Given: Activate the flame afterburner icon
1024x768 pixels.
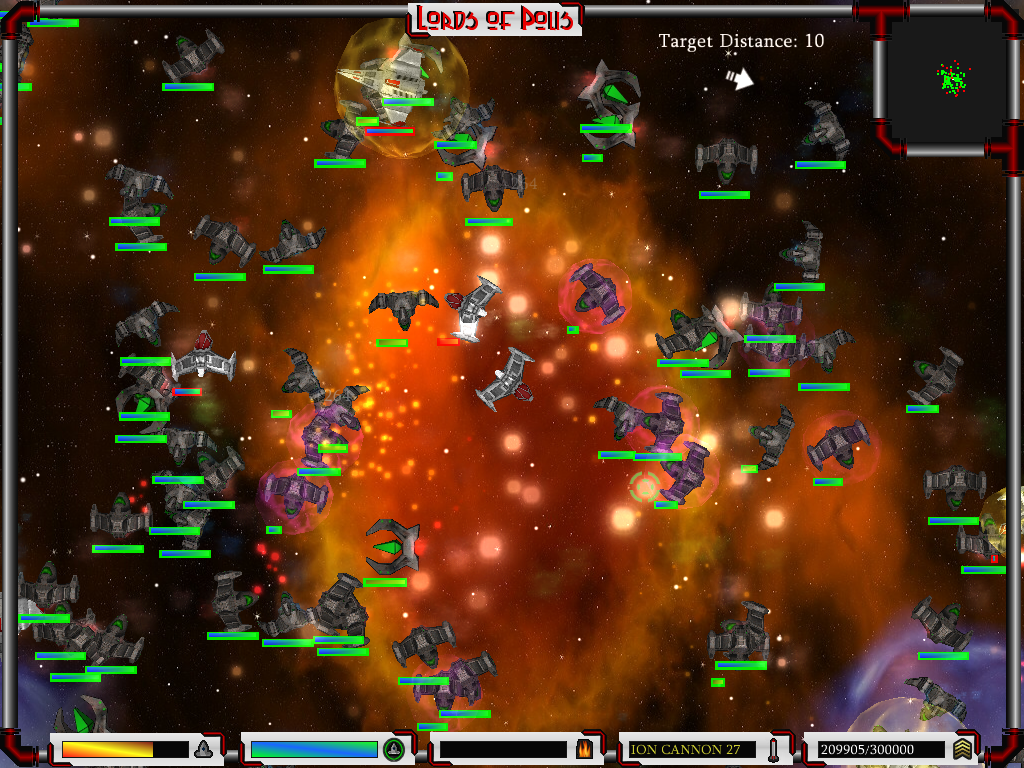Looking at the screenshot, I should pos(584,749).
